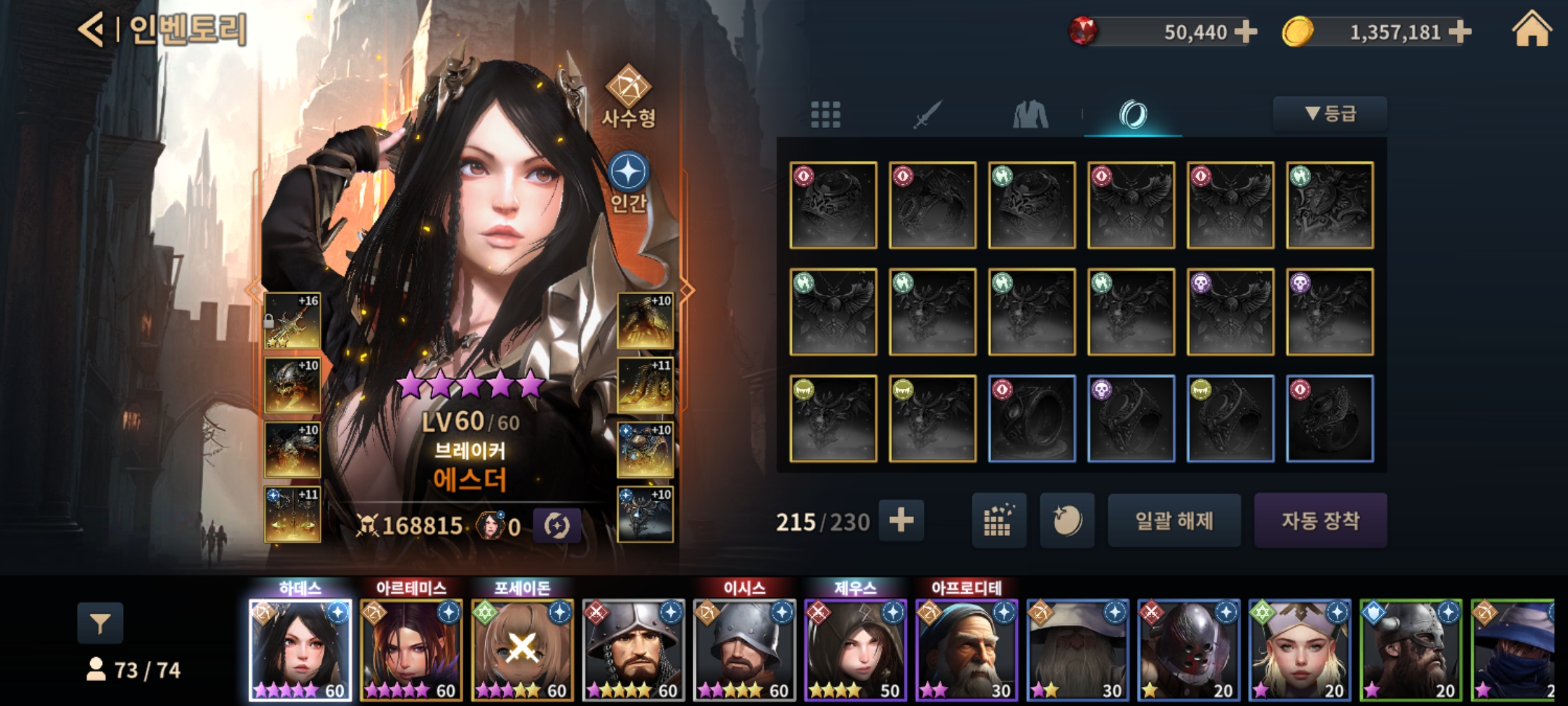Open the hero filter funnel
The width and height of the screenshot is (1568, 706).
100,624
